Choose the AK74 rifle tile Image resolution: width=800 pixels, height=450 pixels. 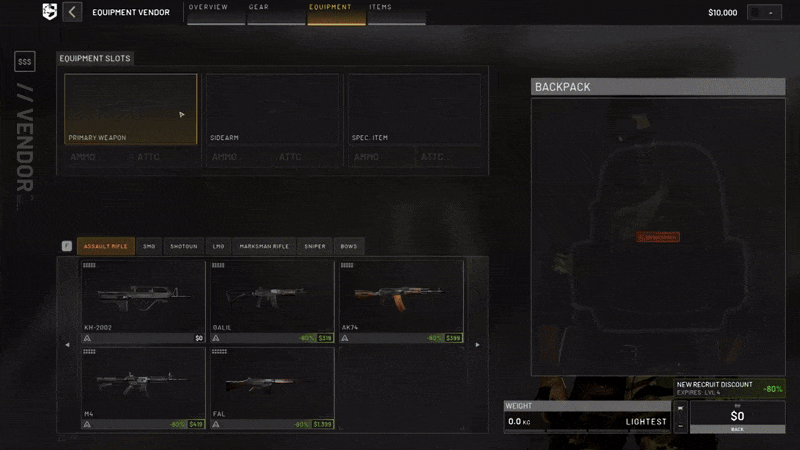point(400,300)
